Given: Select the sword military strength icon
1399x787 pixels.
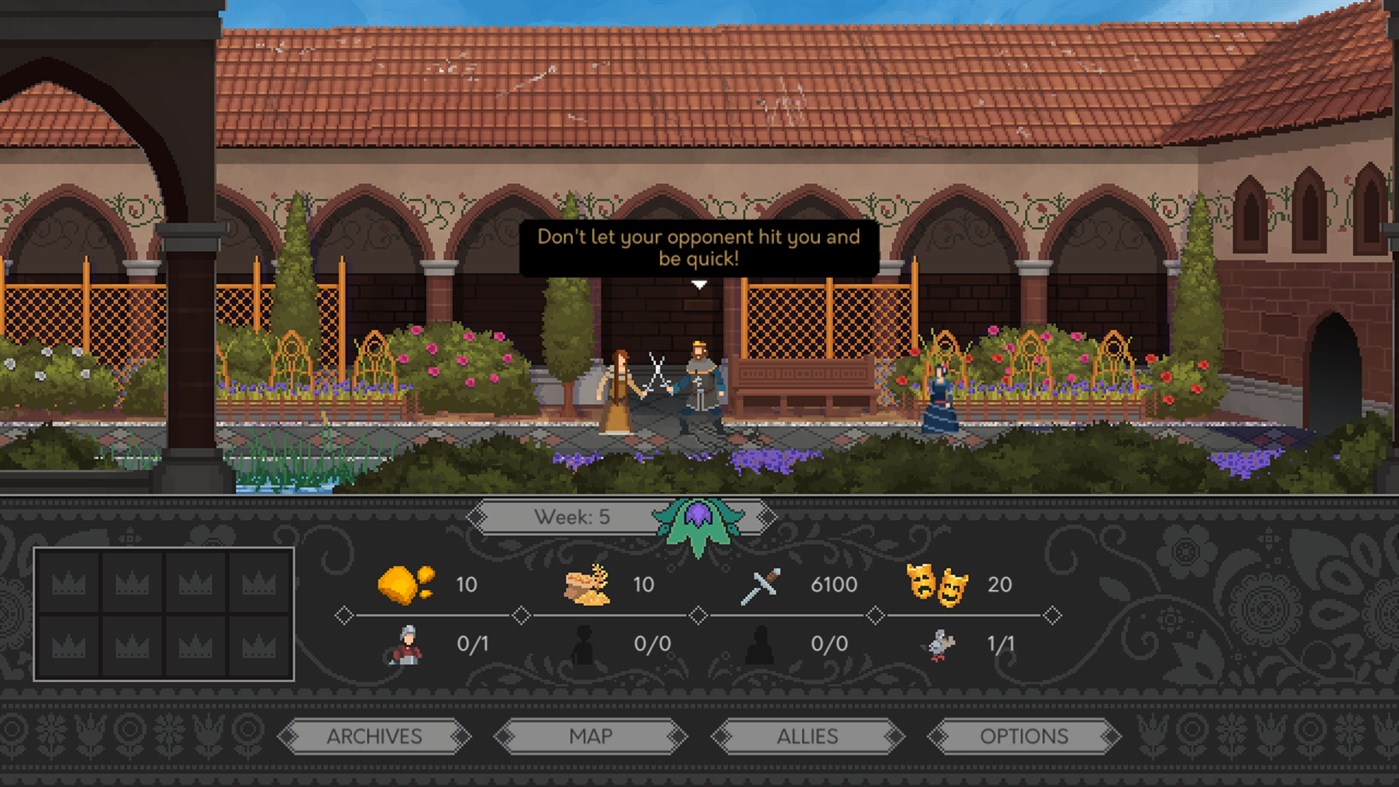Looking at the screenshot, I should [x=762, y=582].
